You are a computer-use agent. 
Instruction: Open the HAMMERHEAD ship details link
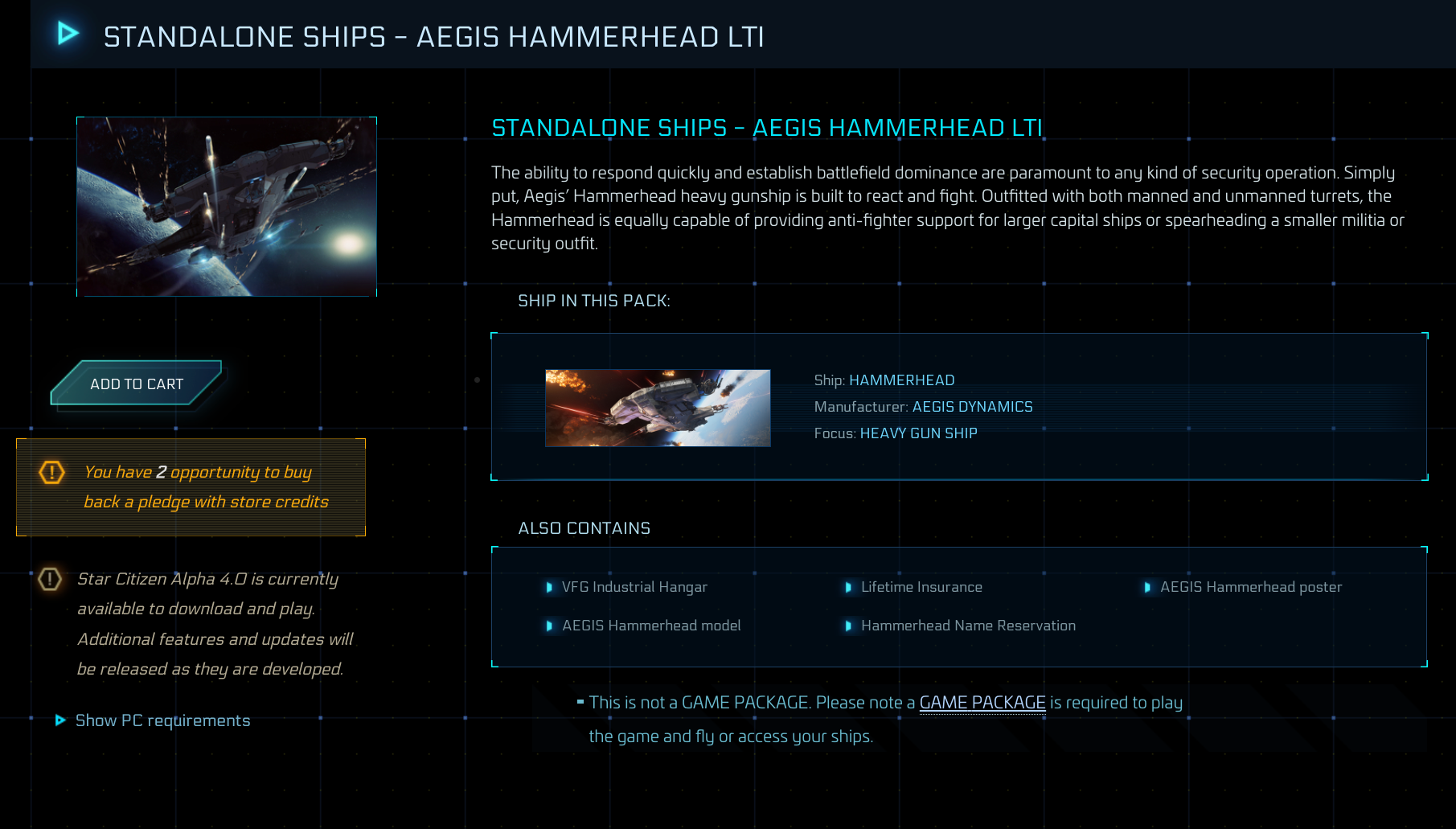tap(902, 380)
